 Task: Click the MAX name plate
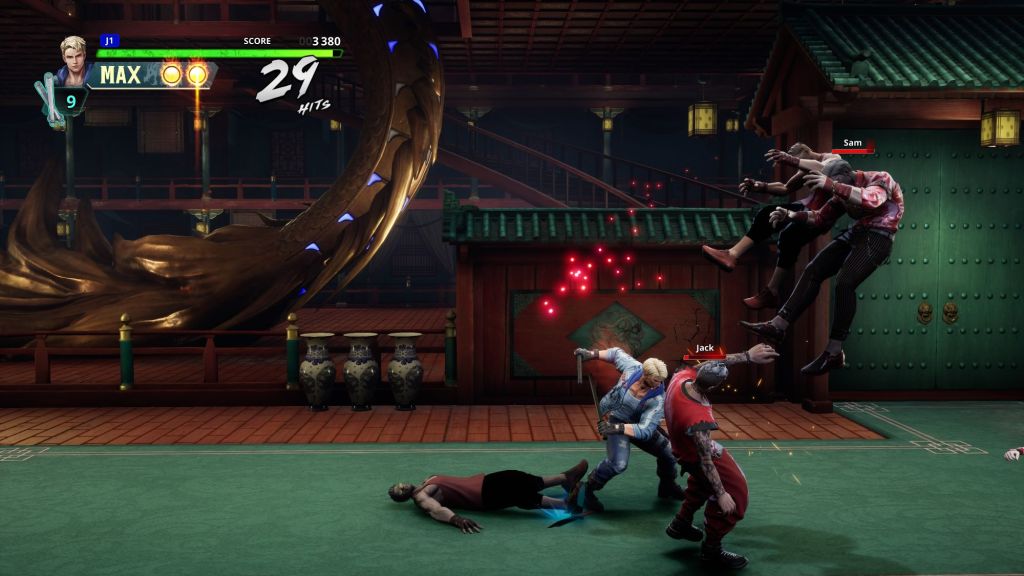tap(120, 75)
